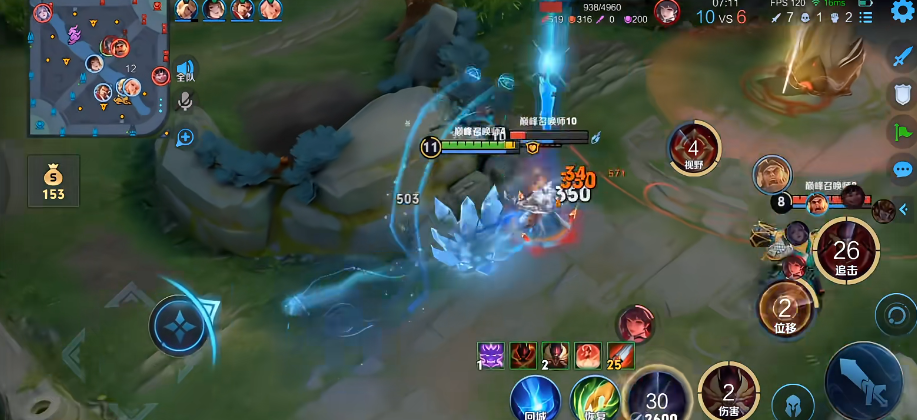Use the 恢复 heal spell

pos(595,399)
